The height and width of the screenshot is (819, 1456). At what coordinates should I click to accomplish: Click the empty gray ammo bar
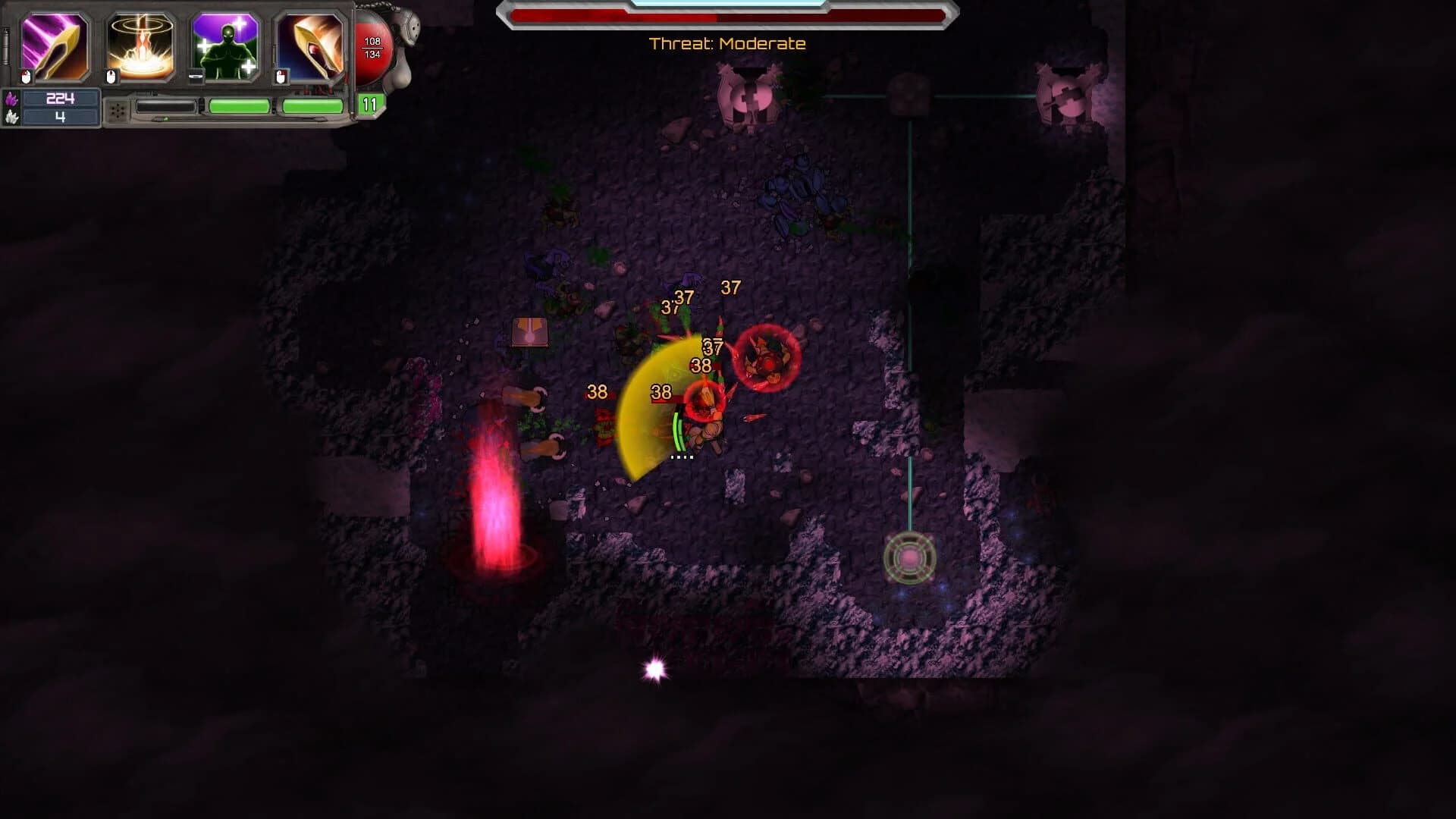pos(166,106)
